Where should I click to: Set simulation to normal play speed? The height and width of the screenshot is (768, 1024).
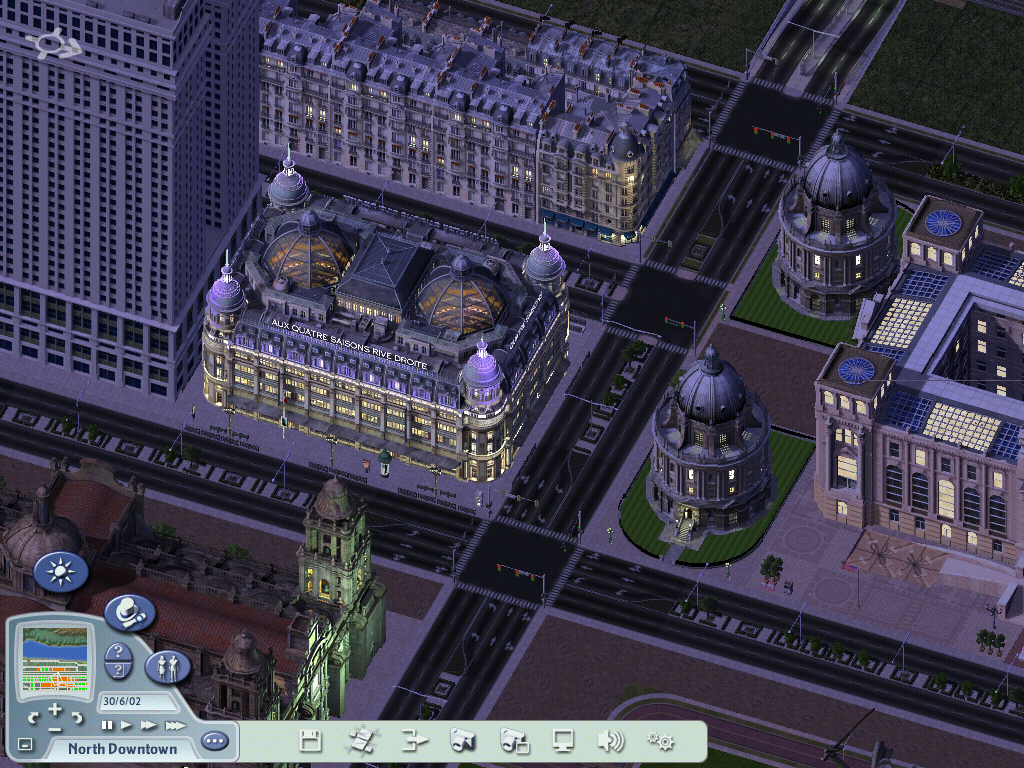(x=127, y=725)
